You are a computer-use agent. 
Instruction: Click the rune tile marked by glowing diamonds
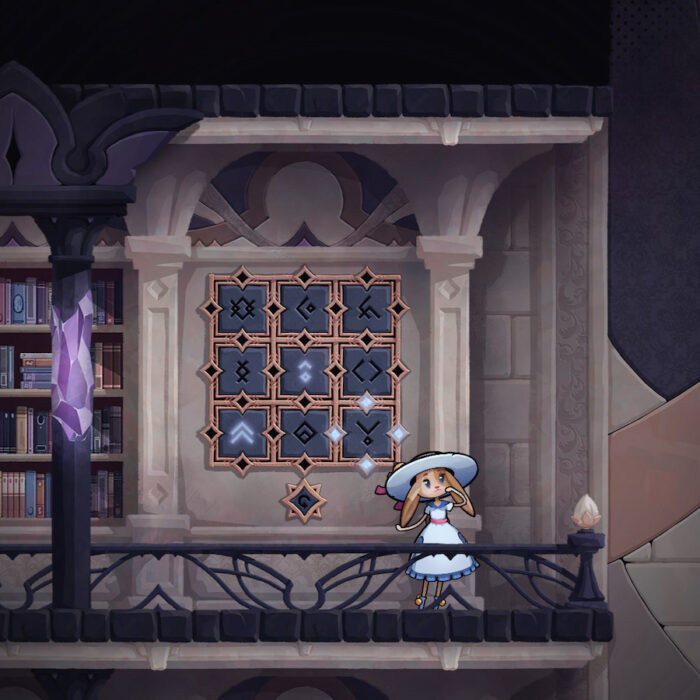pyautogui.click(x=367, y=433)
